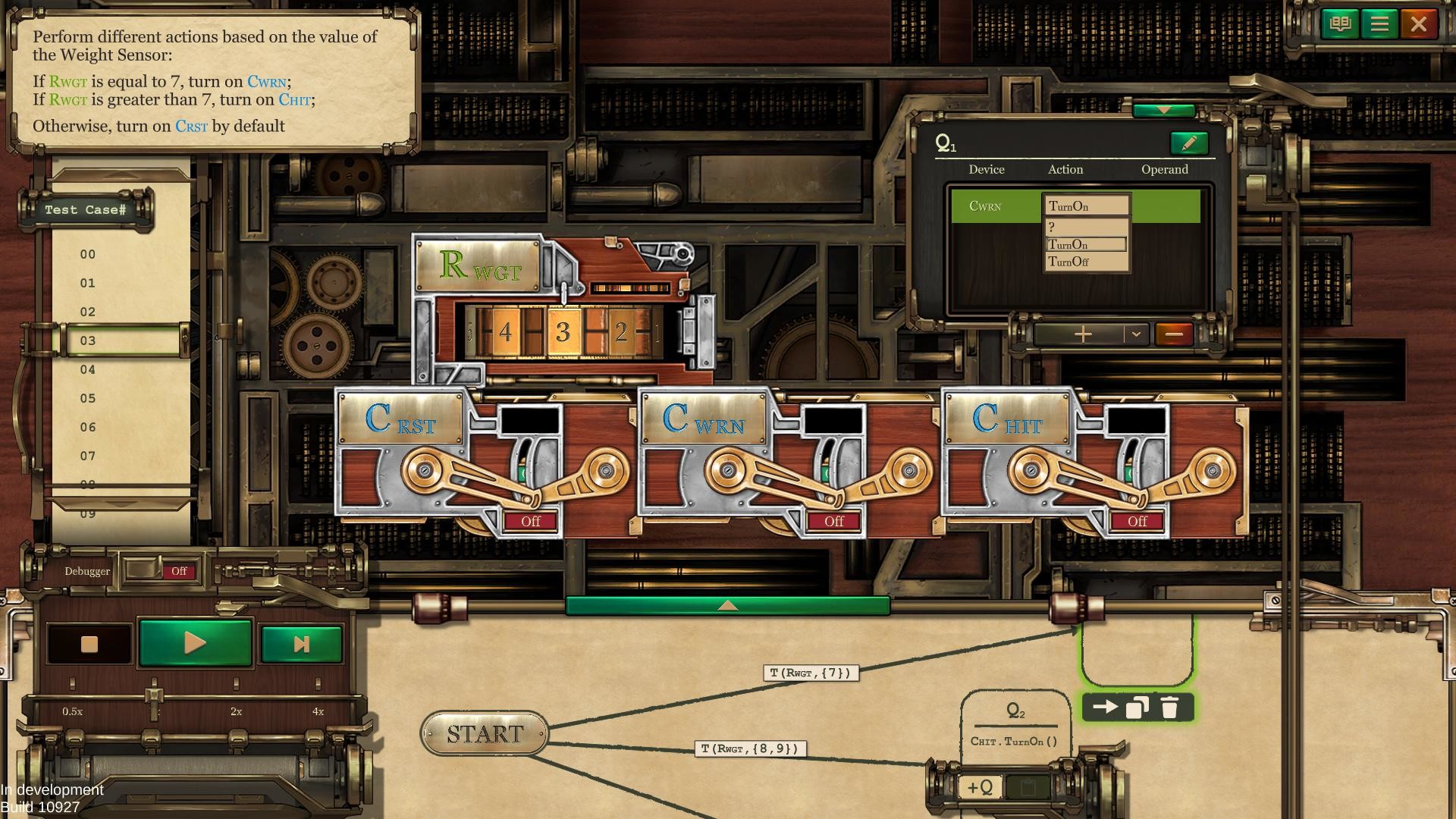Toggle the Off switch on the CRST device
The height and width of the screenshot is (819, 1456).
pos(530,521)
